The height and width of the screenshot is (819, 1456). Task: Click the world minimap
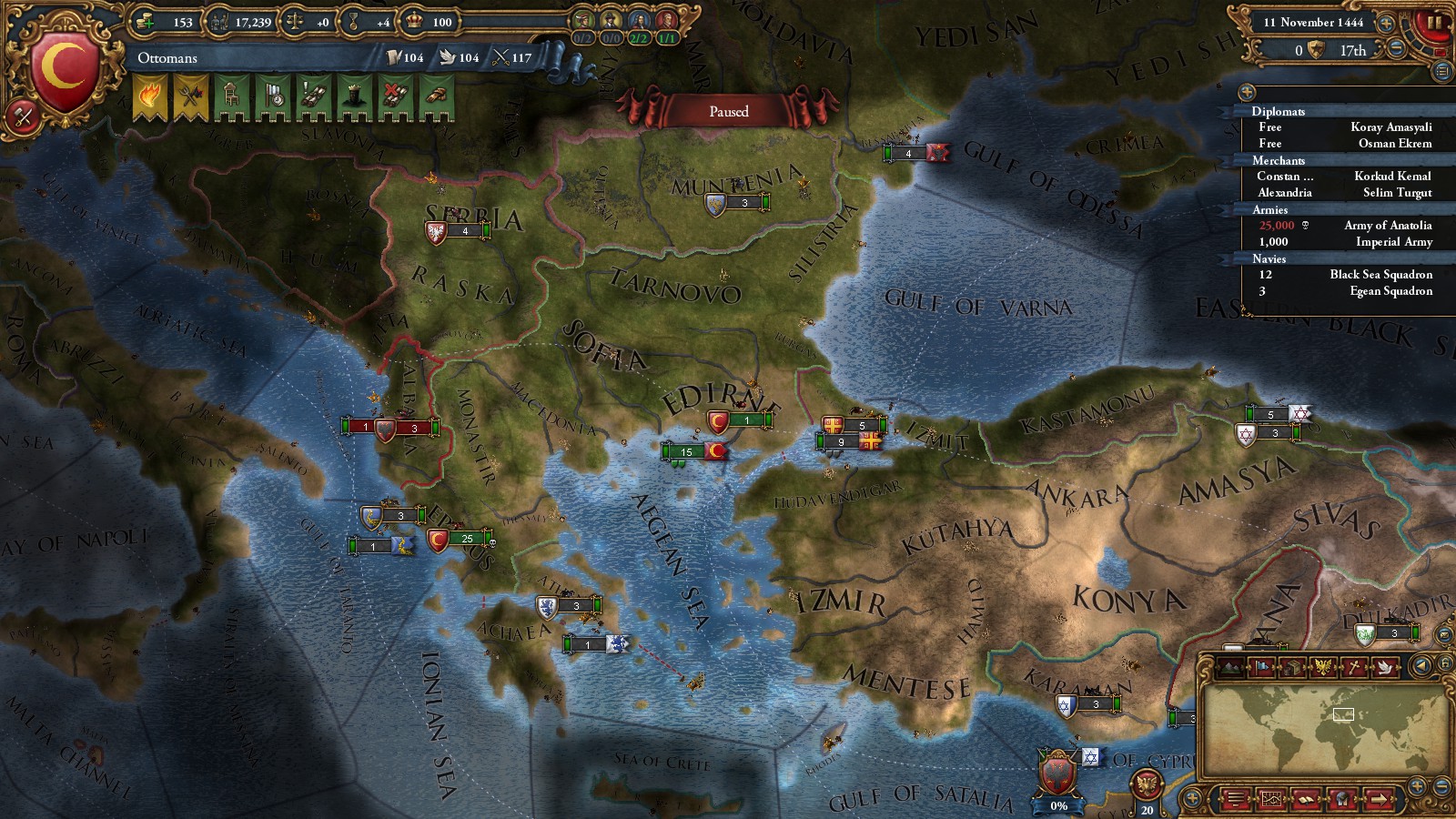1324,728
